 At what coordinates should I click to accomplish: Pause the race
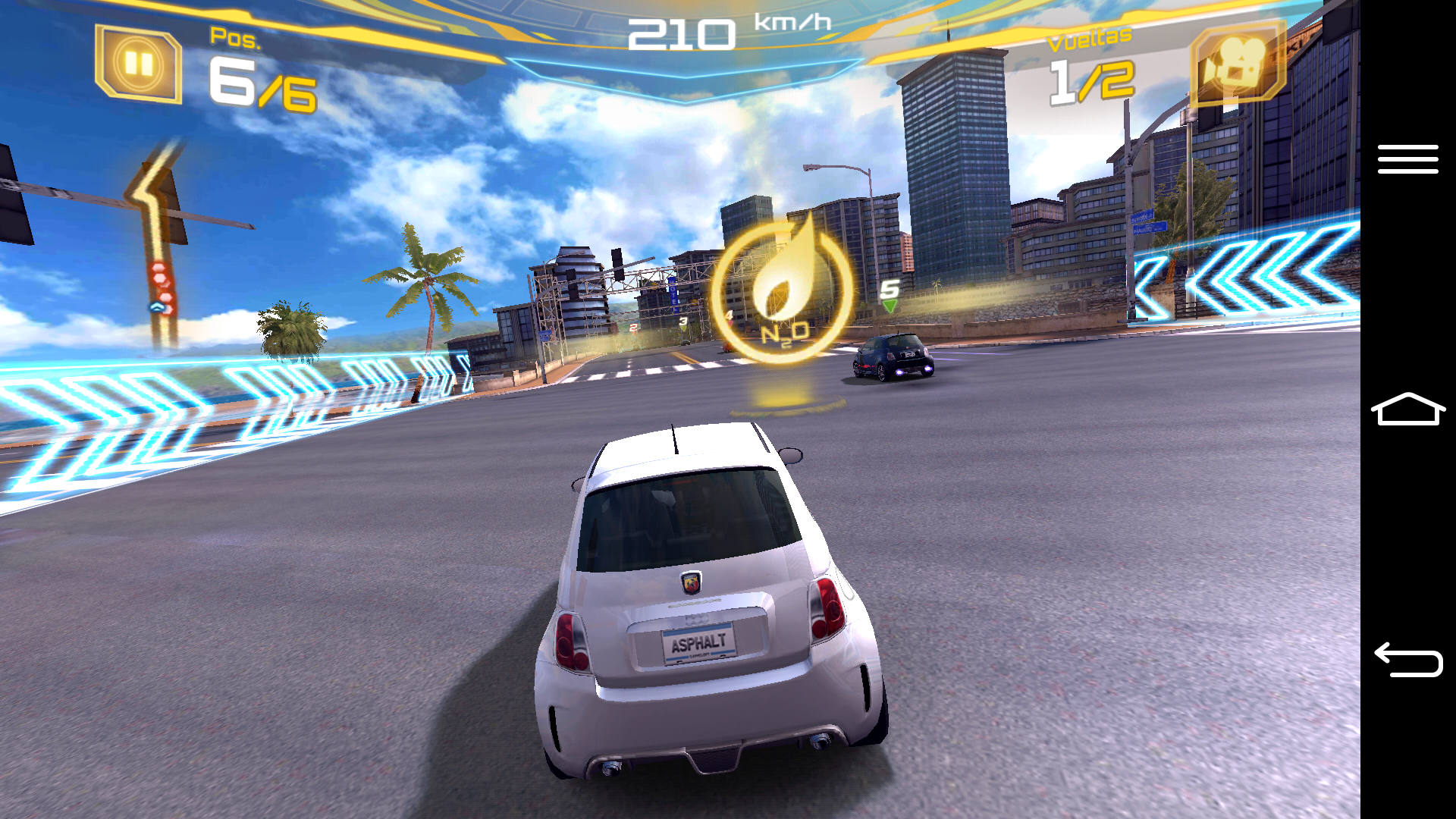tap(138, 64)
